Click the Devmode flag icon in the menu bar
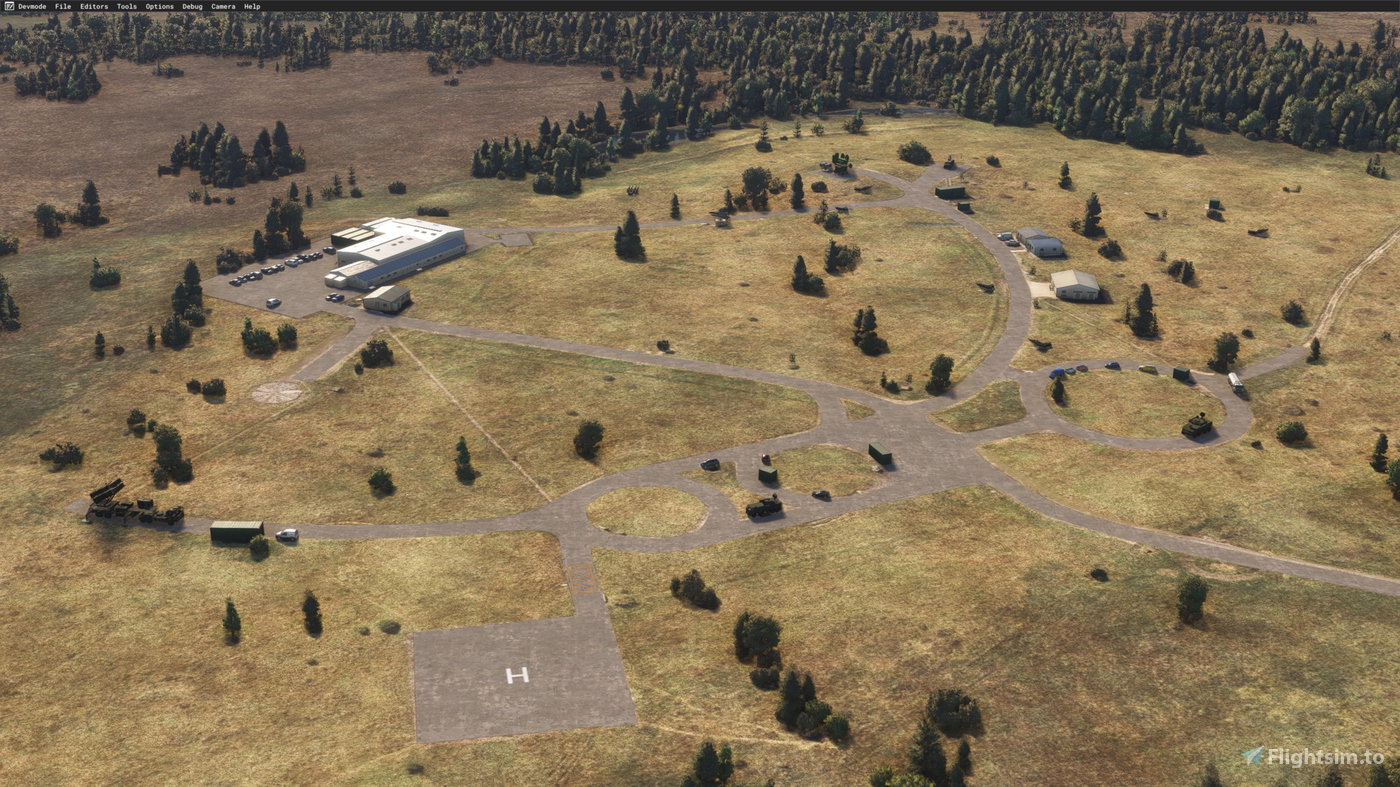This screenshot has height=787, width=1400. click(9, 6)
